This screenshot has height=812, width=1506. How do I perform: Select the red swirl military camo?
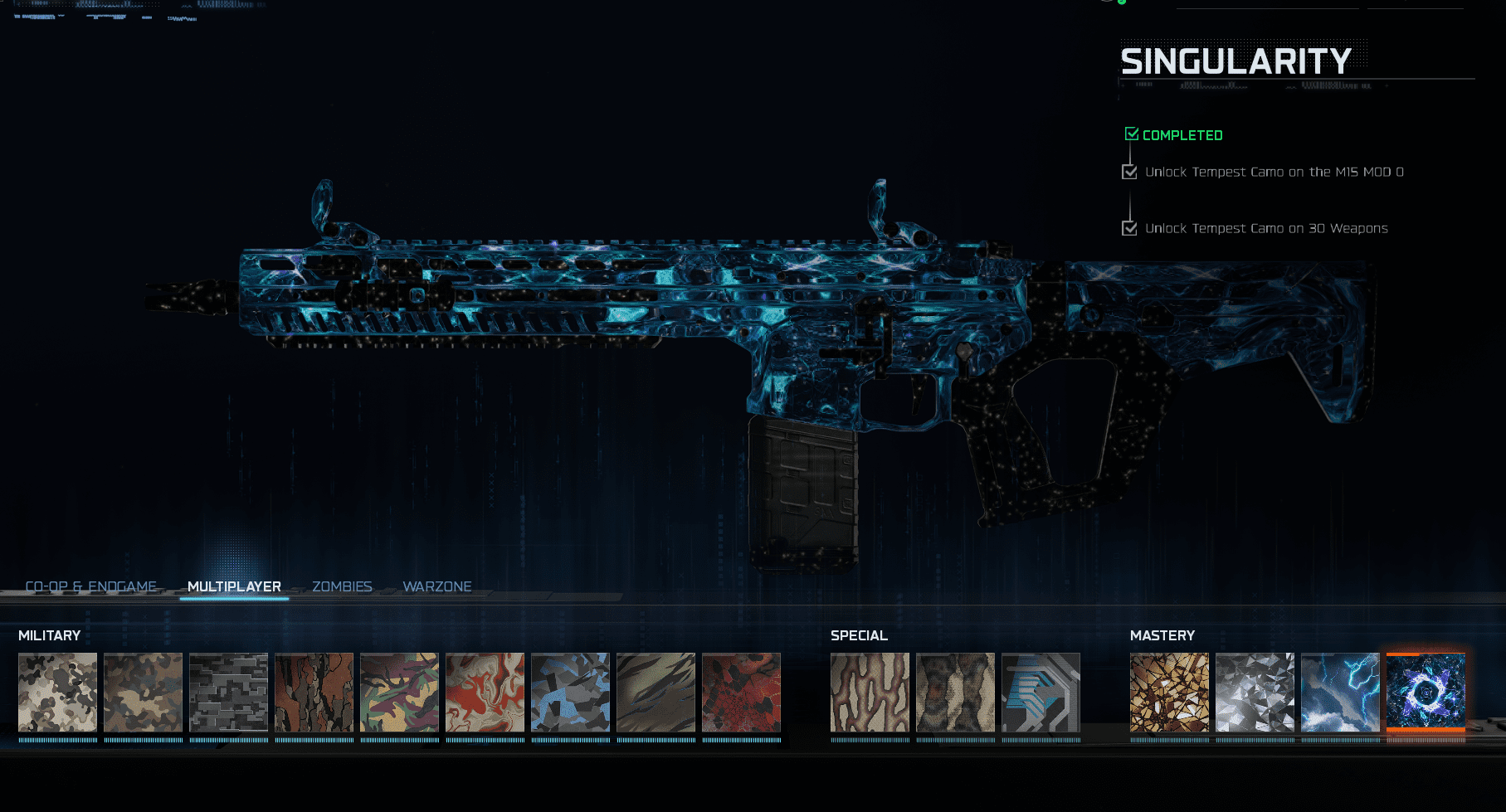pyautogui.click(x=485, y=693)
